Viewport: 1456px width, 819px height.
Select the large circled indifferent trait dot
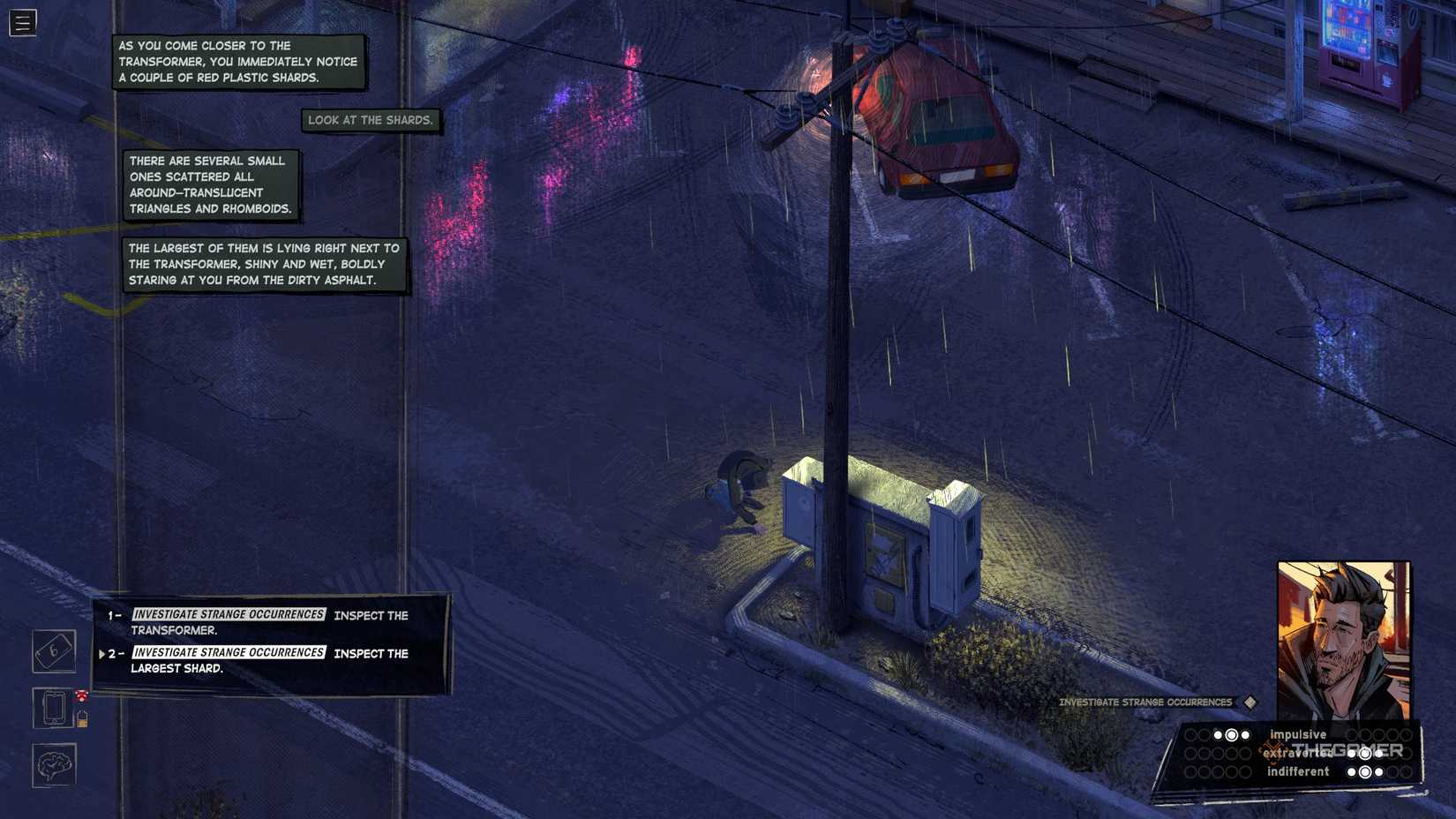[1365, 771]
